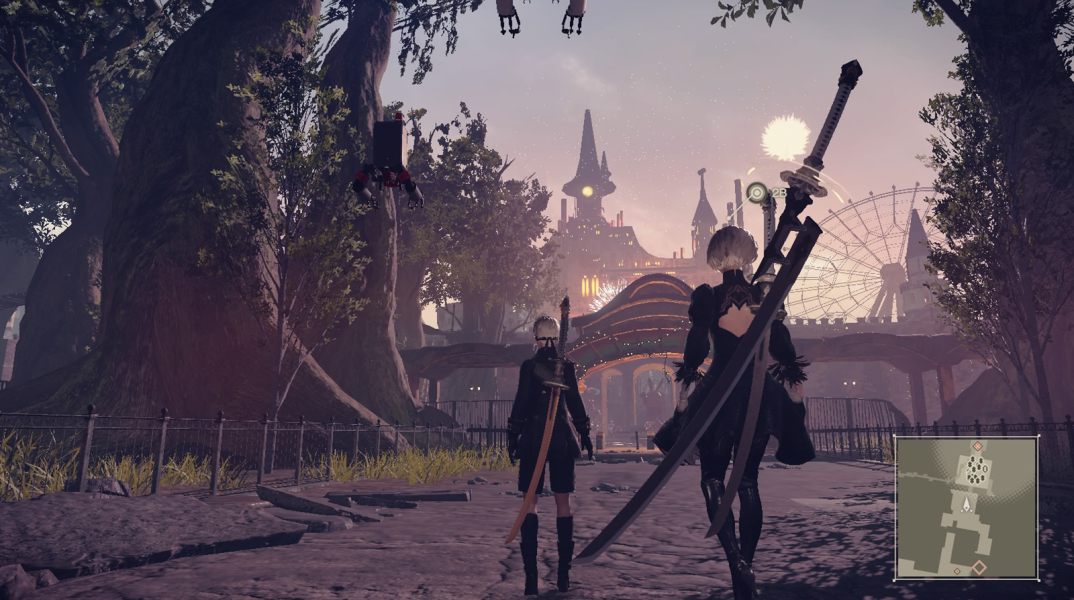Select the white player arrow on the minimap

966,506
